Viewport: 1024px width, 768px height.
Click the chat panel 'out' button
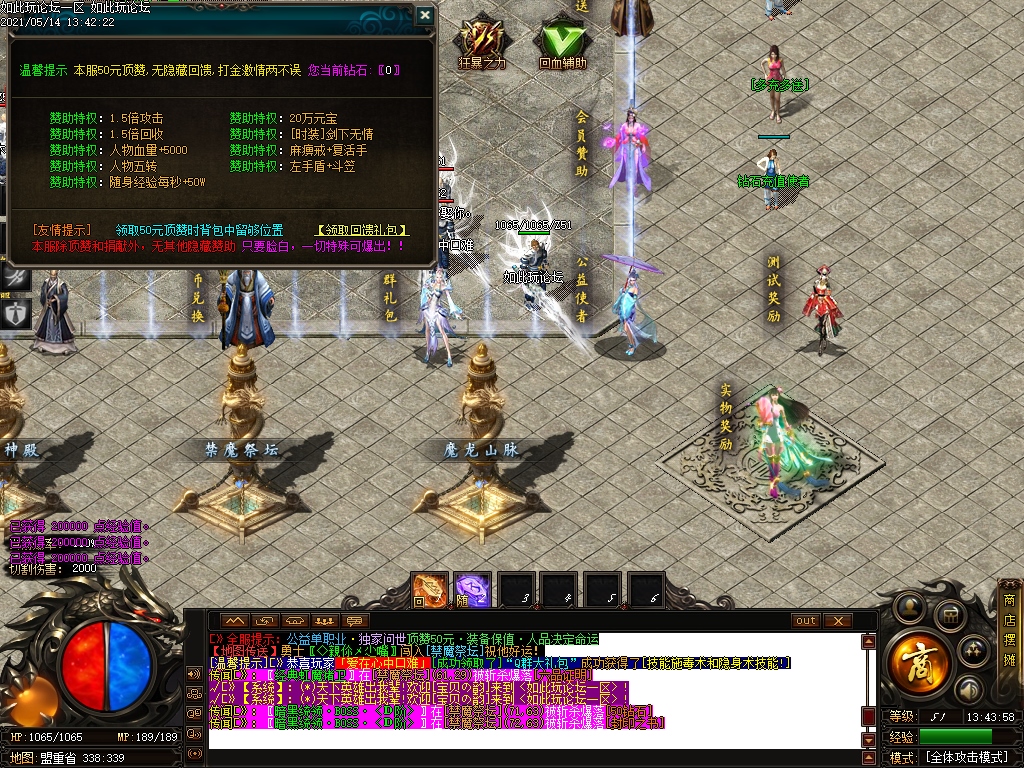[806, 621]
